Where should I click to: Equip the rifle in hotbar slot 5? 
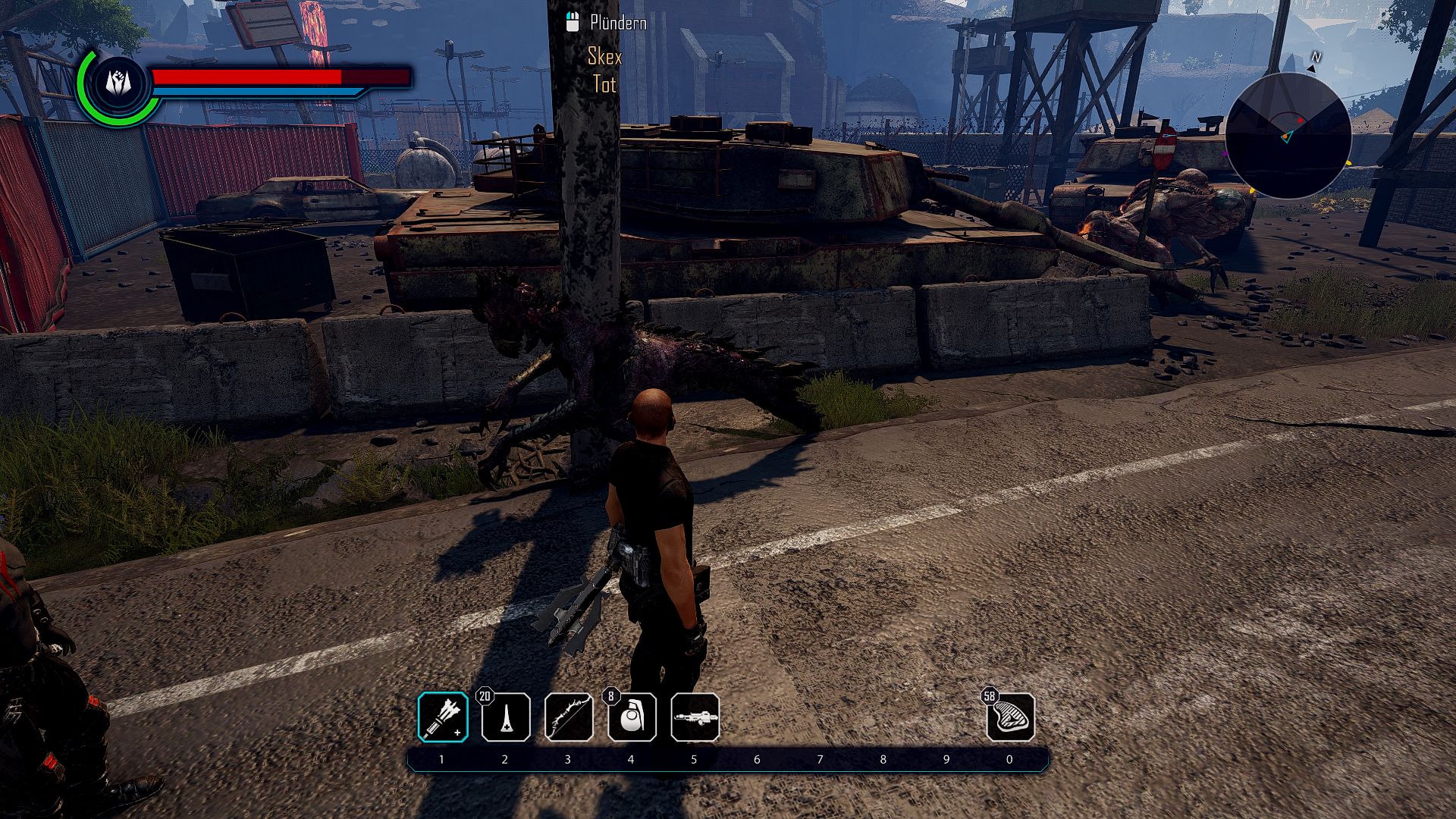pos(695,717)
